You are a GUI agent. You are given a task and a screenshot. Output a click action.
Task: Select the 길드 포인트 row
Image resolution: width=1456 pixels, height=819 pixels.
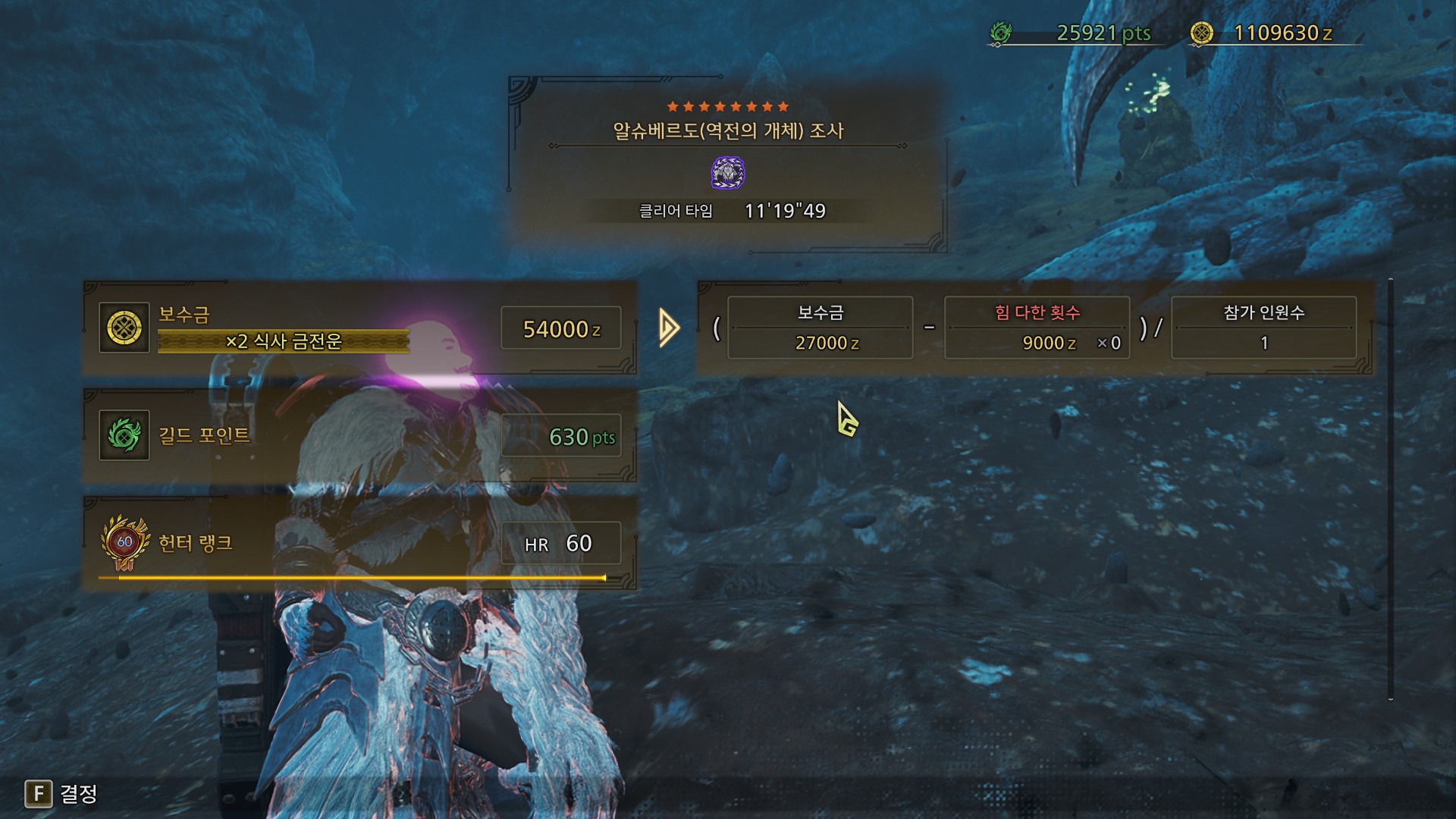click(x=359, y=436)
